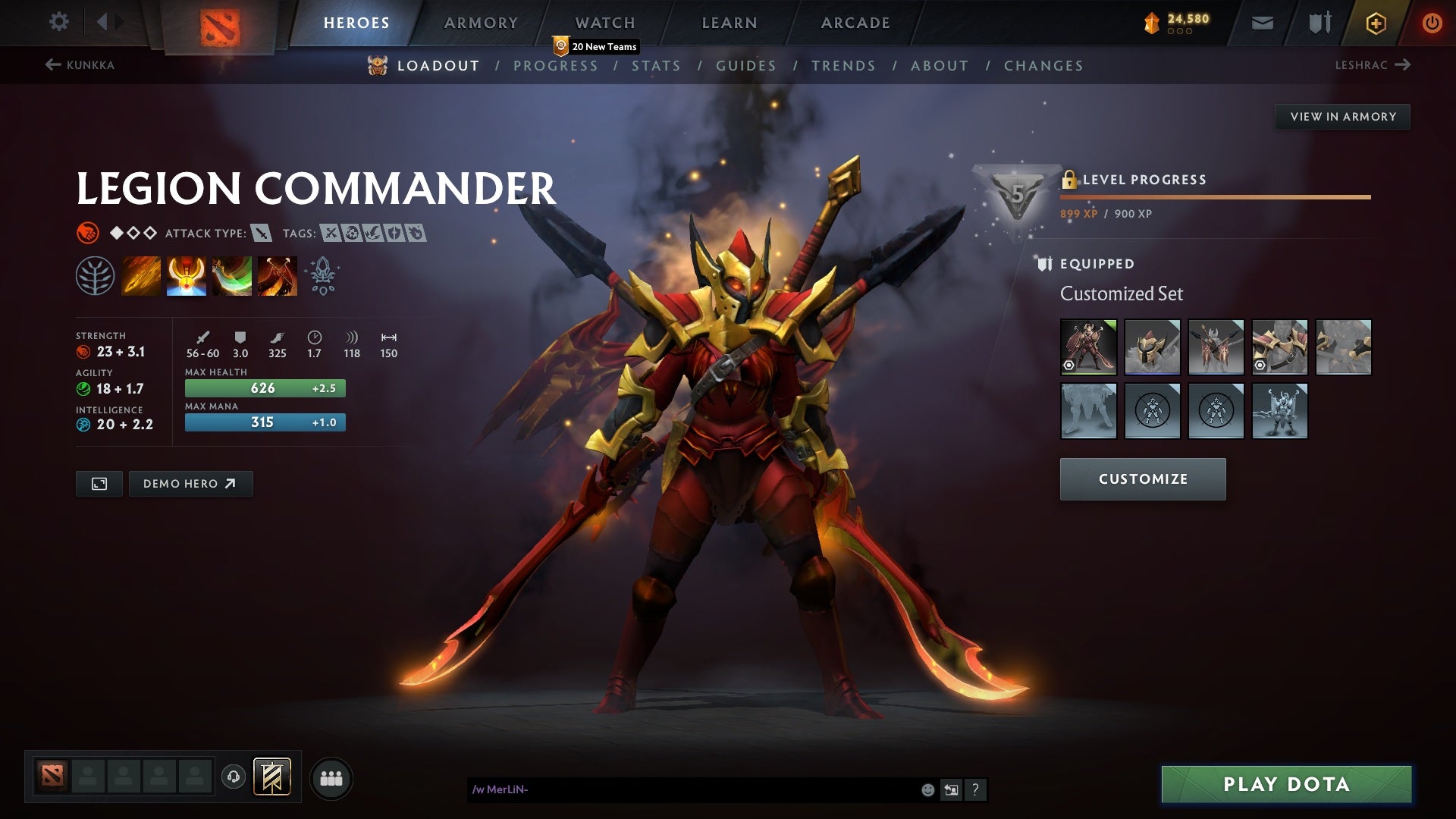Open the emoticon picker in chat
The height and width of the screenshot is (819, 1456).
(927, 789)
